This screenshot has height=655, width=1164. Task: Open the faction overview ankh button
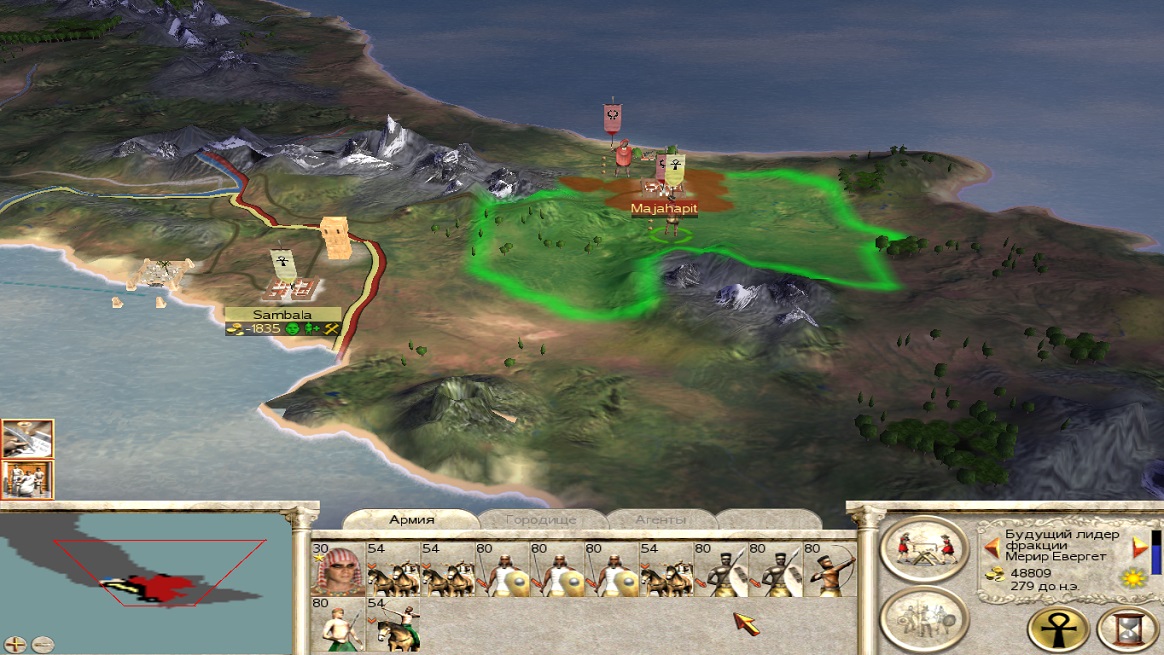(x=1058, y=629)
